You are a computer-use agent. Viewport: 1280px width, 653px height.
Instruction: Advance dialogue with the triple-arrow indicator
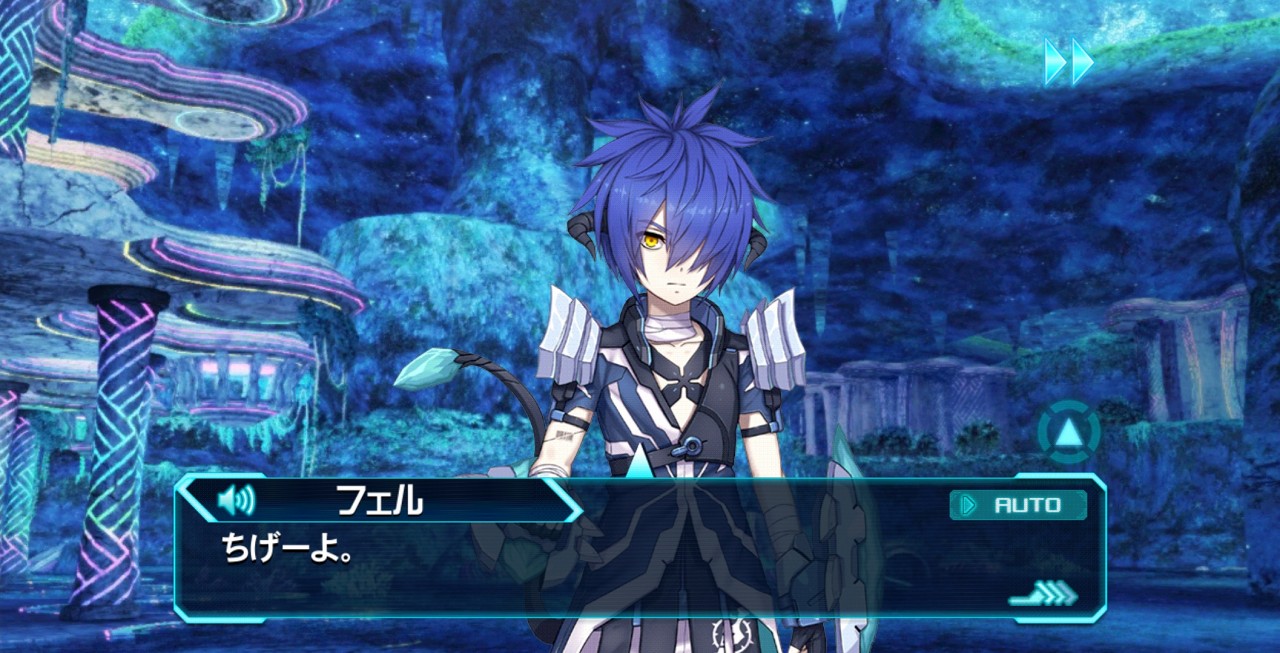[1043, 594]
